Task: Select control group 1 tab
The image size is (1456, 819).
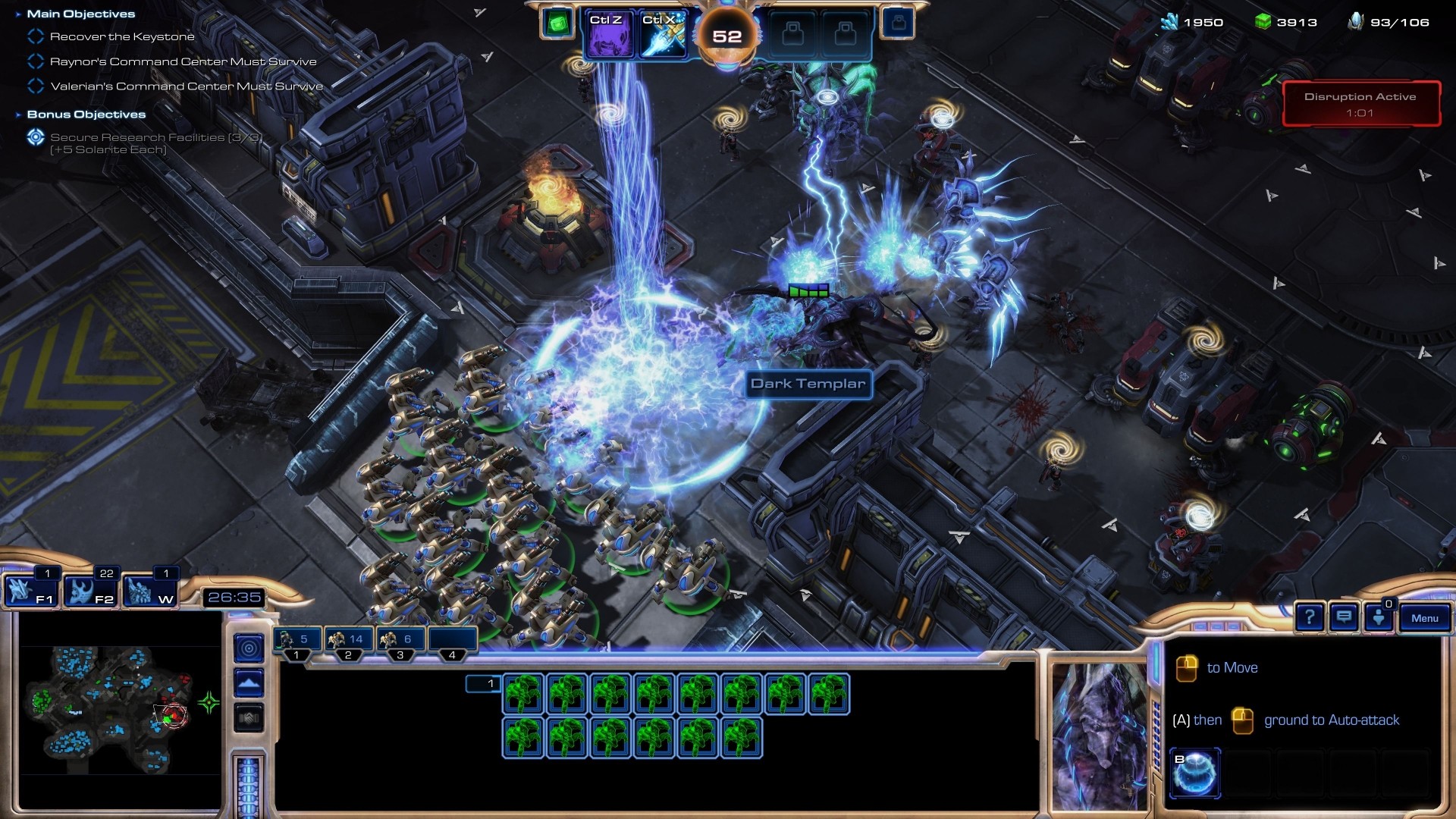Action: (x=297, y=641)
